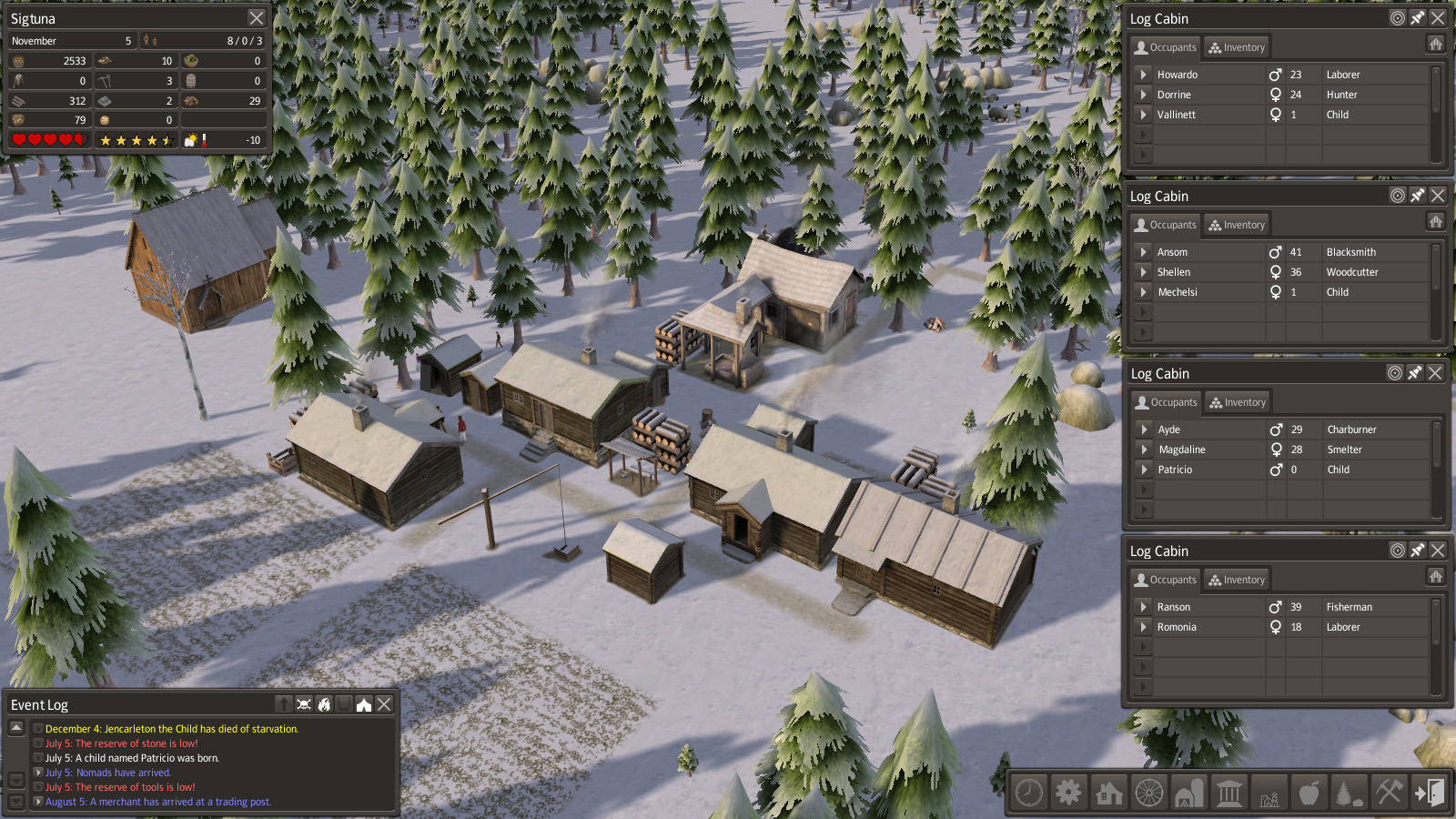1456x819 pixels.
Task: Open the pickaxe and axe removal menu
Action: (x=1389, y=793)
